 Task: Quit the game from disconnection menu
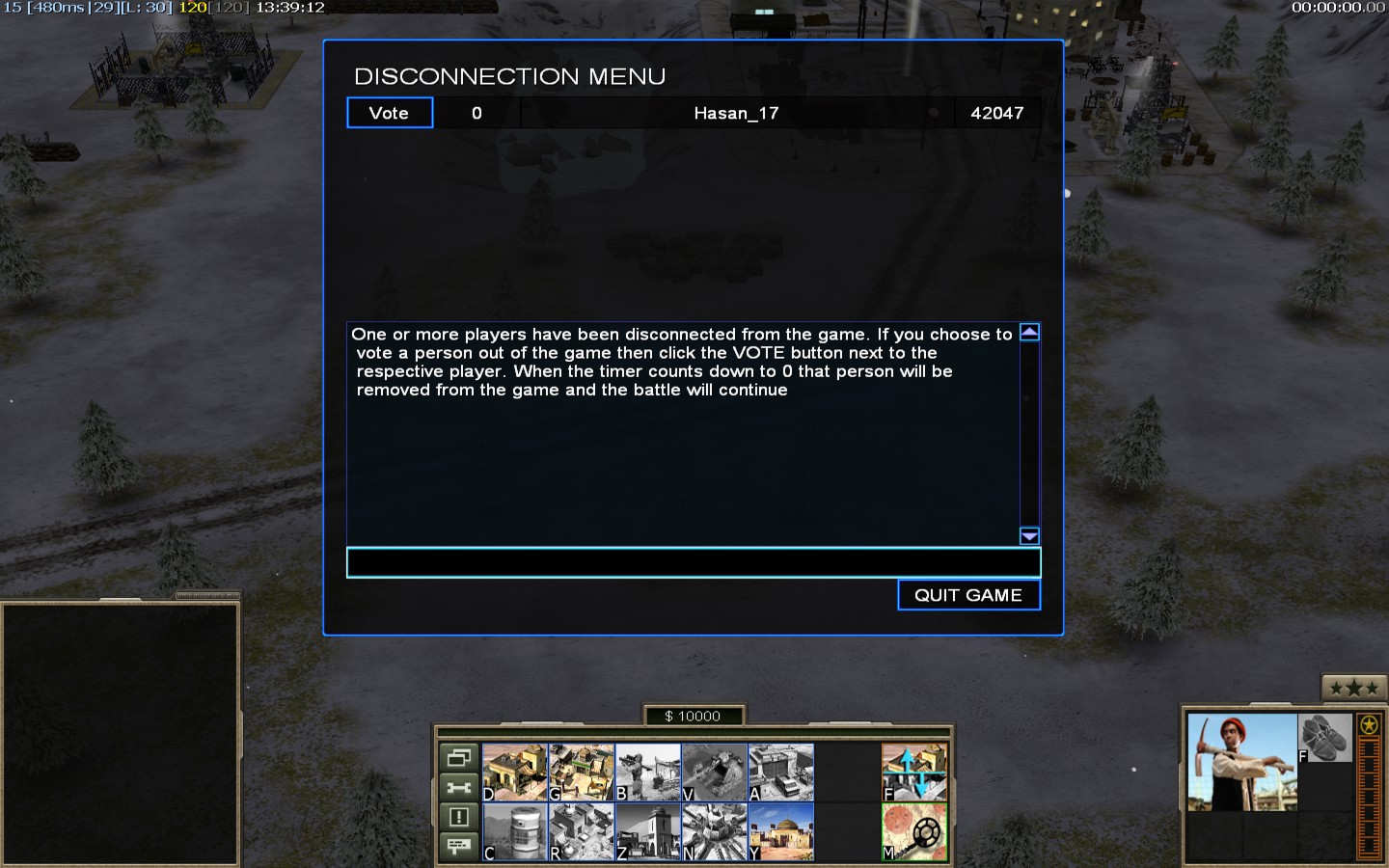968,595
